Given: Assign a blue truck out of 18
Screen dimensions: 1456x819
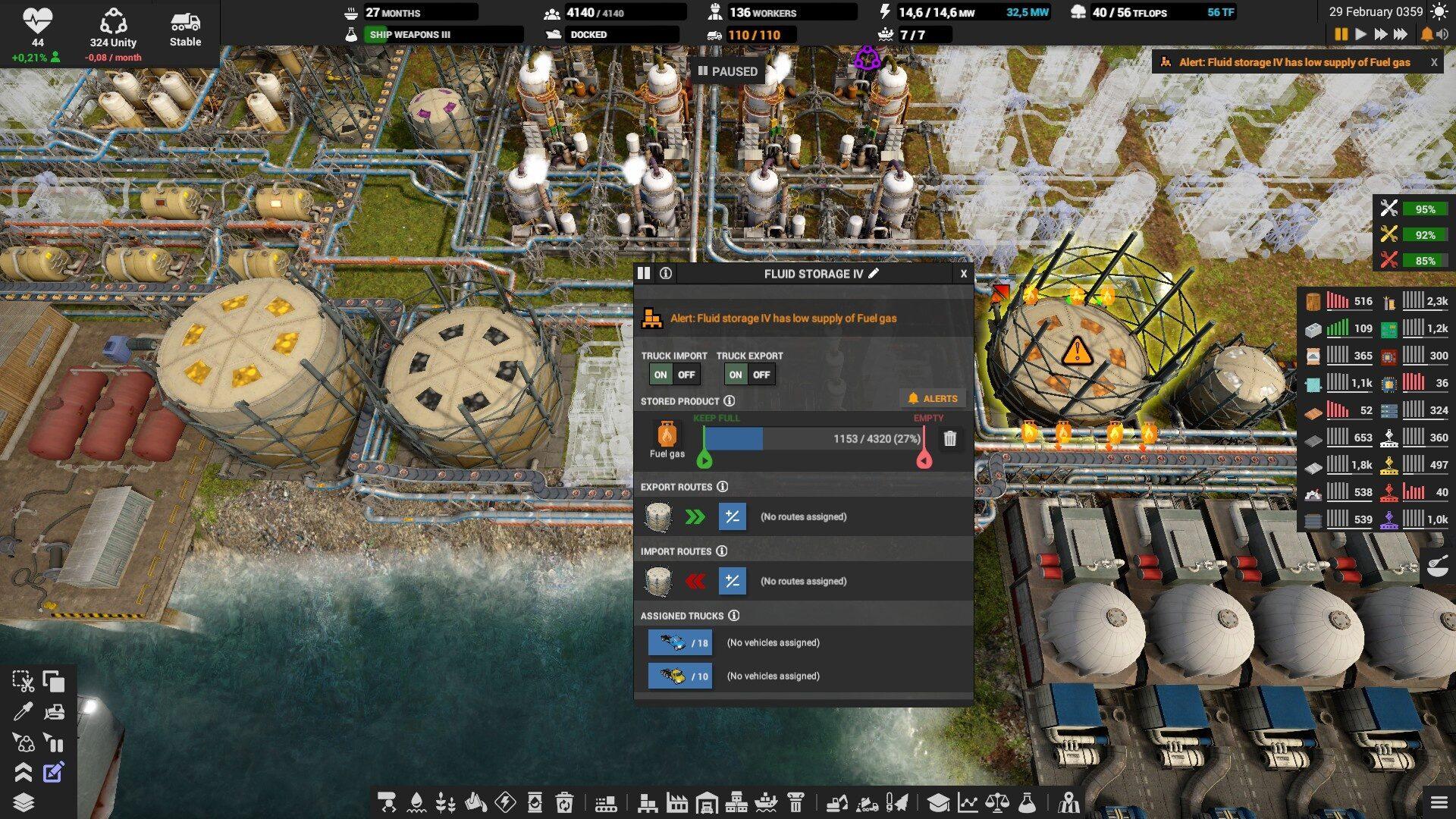Looking at the screenshot, I should pos(679,643).
